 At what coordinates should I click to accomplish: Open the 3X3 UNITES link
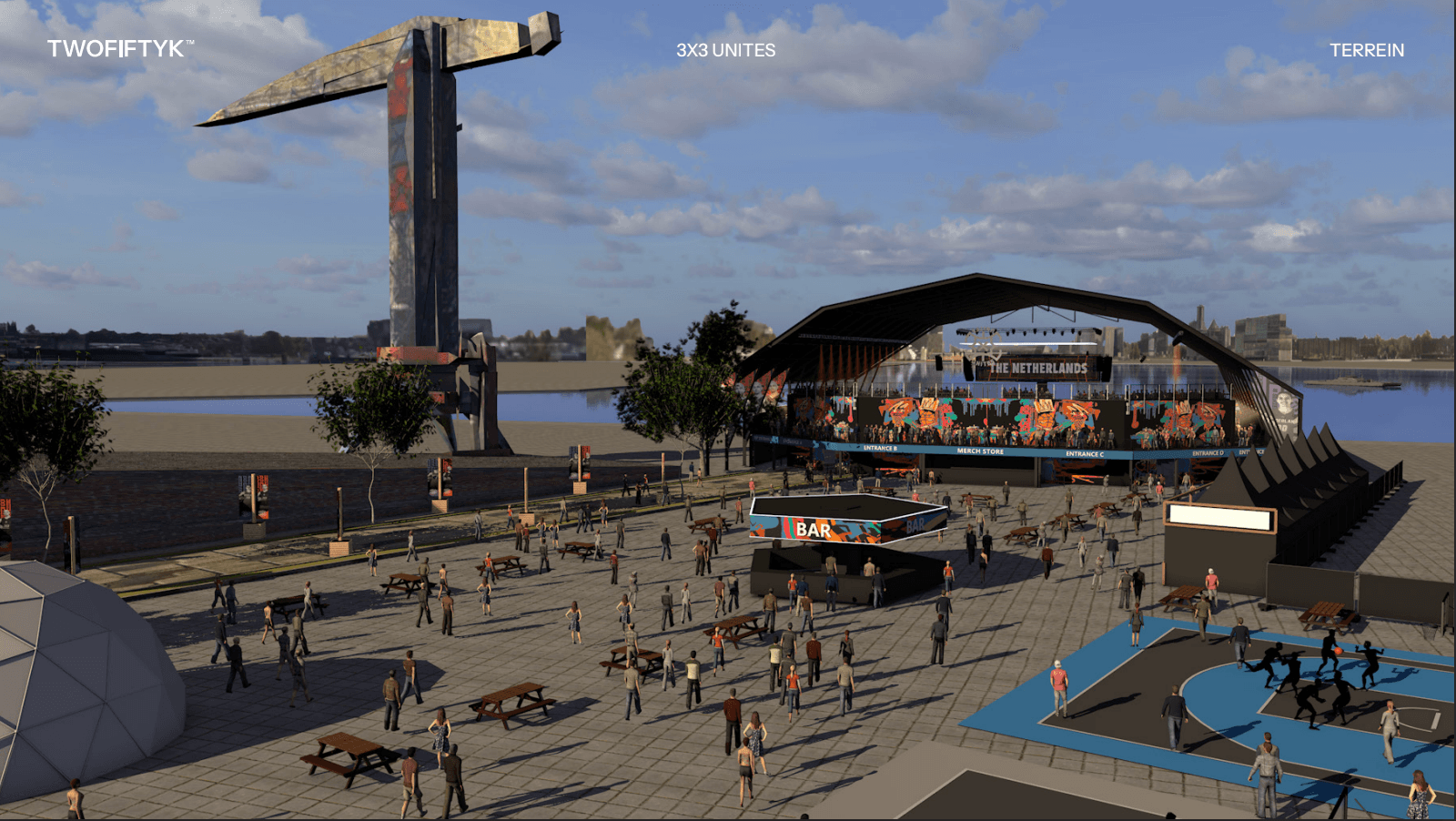click(x=725, y=51)
